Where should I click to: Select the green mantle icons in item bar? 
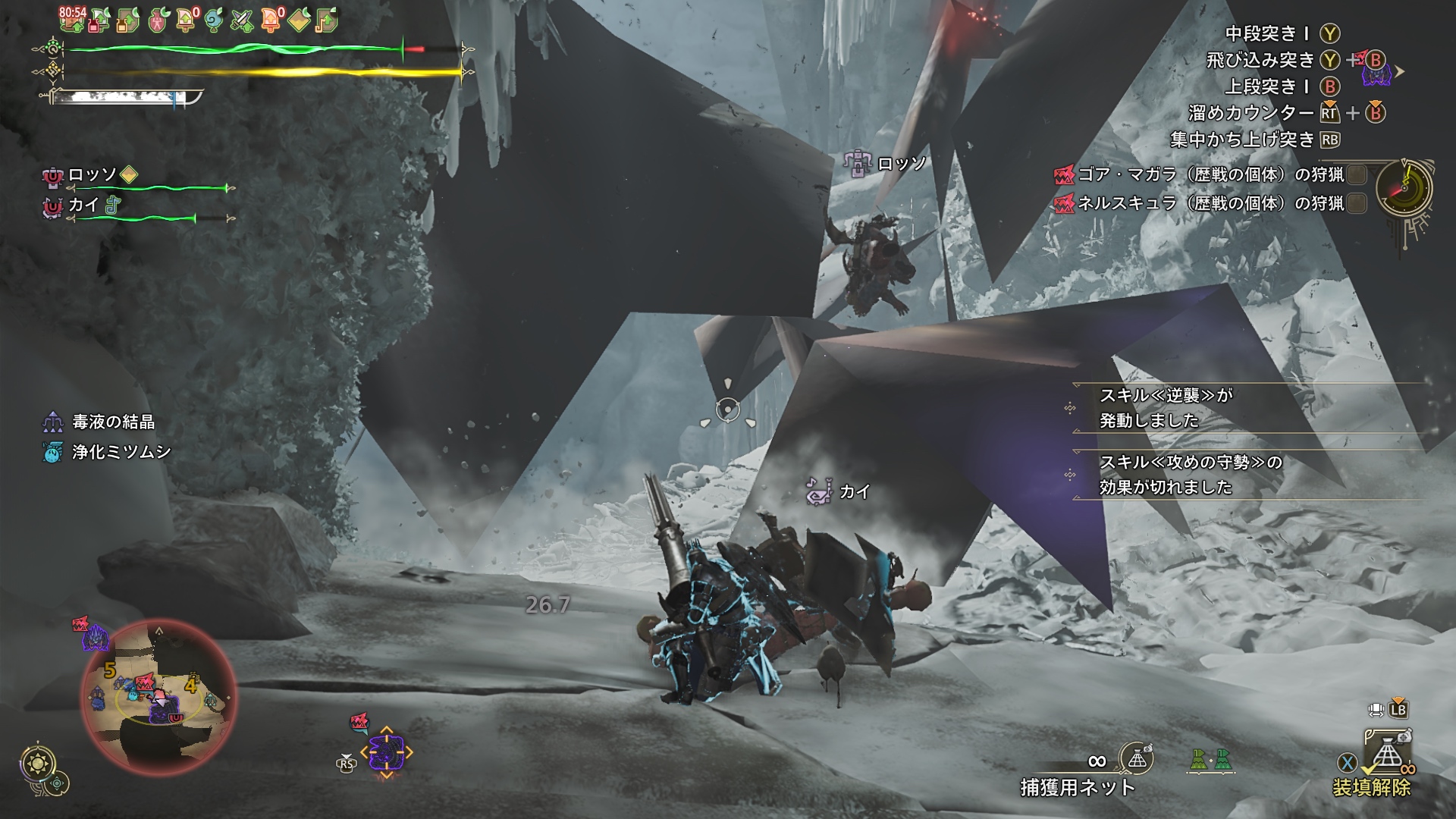pos(1210,759)
